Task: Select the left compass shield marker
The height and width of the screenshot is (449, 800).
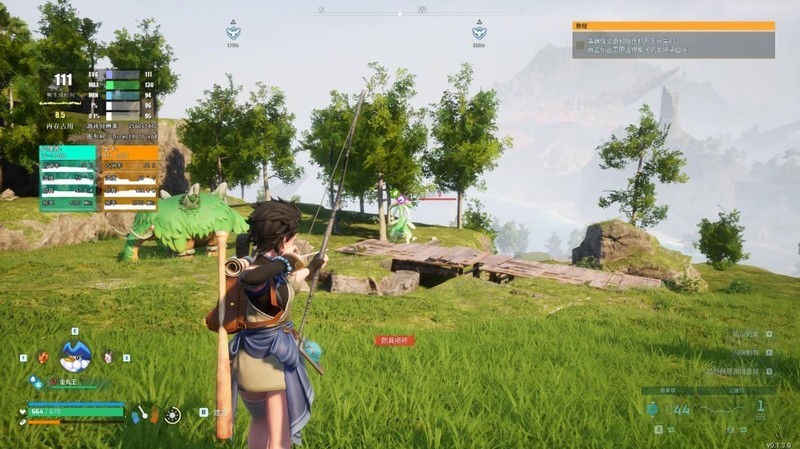Action: click(x=233, y=32)
